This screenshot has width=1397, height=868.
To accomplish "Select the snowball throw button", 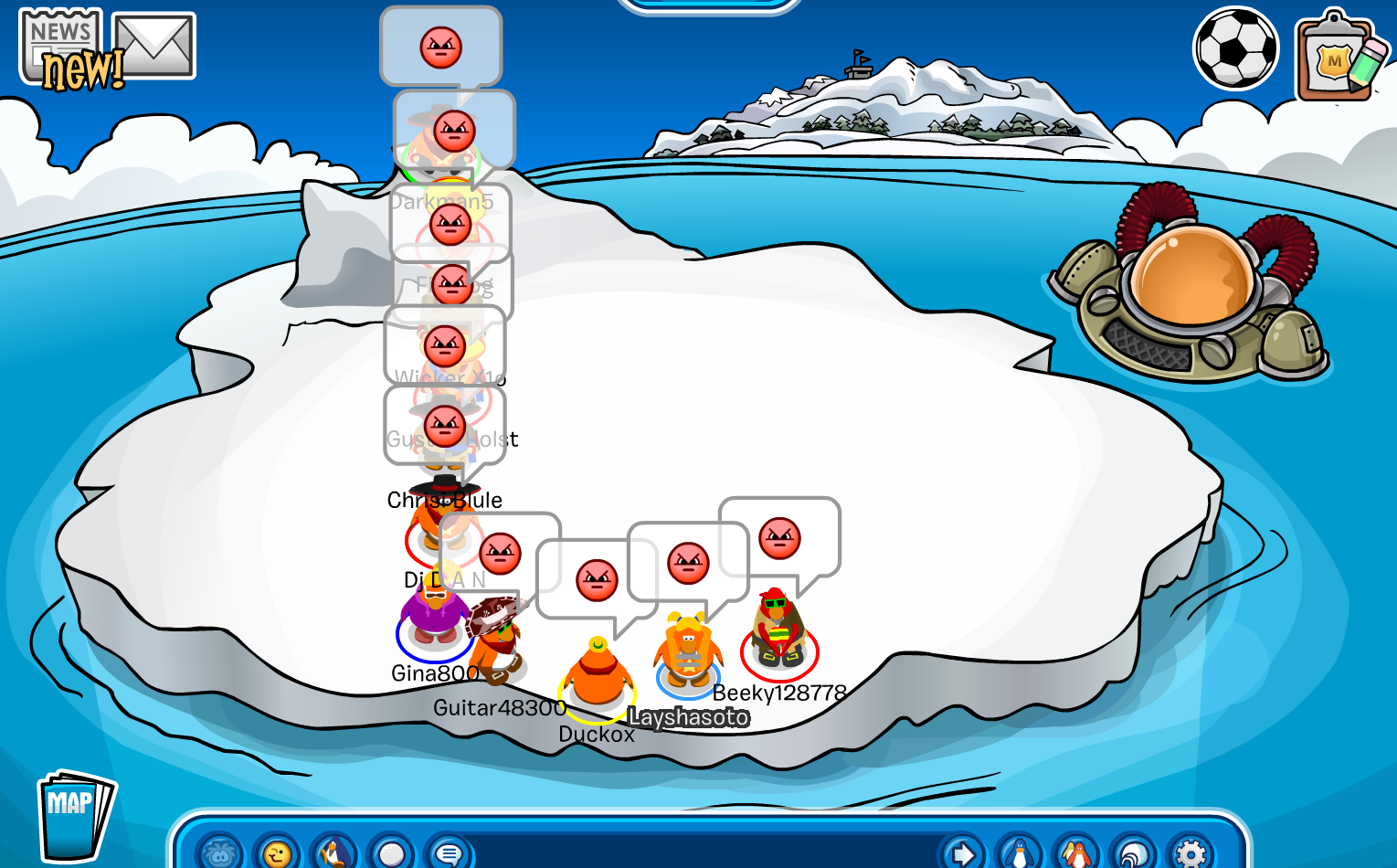I will pyautogui.click(x=391, y=853).
